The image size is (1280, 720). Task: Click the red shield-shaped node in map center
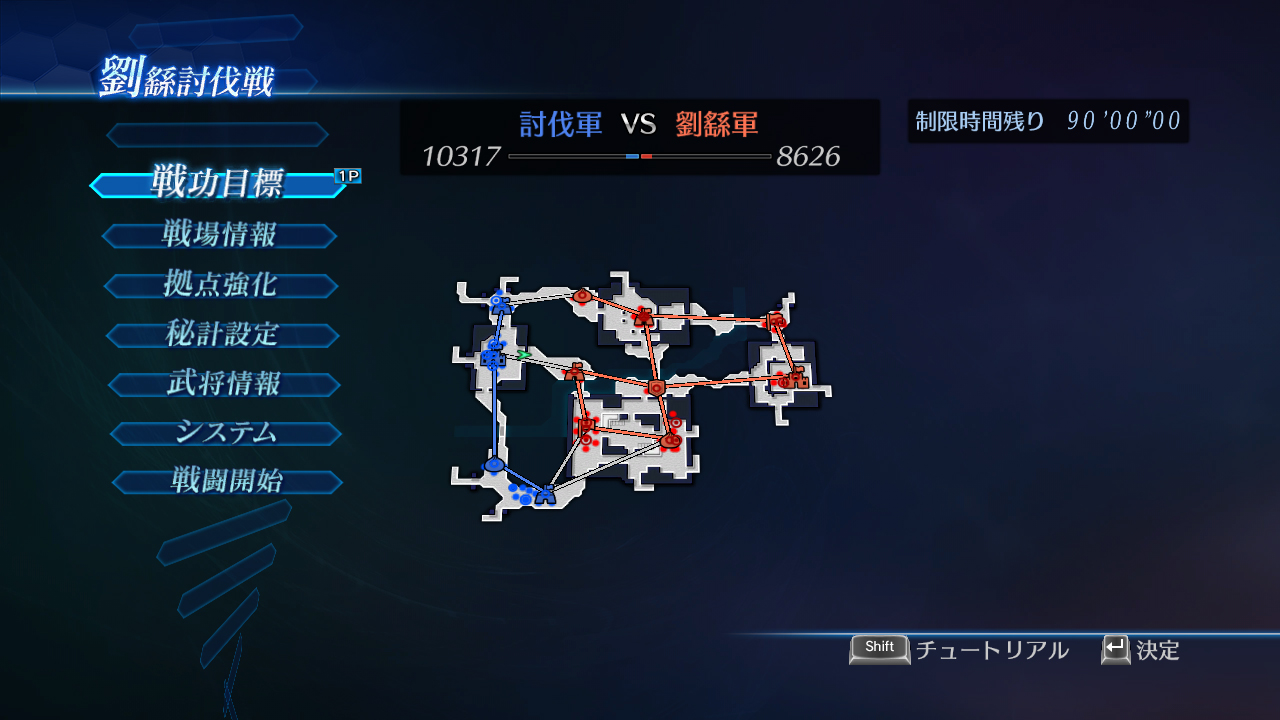point(657,389)
